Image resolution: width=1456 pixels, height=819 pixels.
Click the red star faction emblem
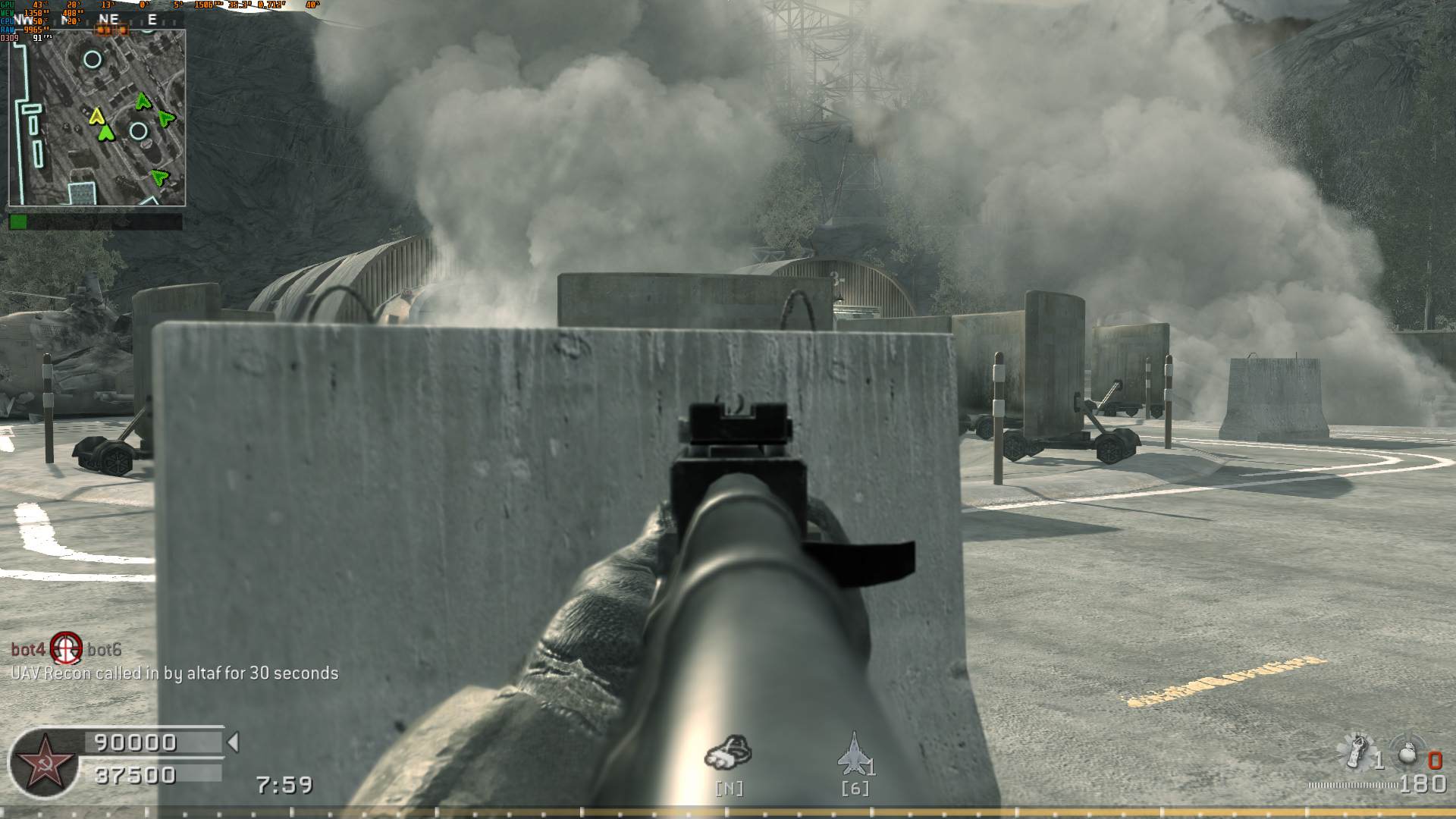click(x=43, y=761)
